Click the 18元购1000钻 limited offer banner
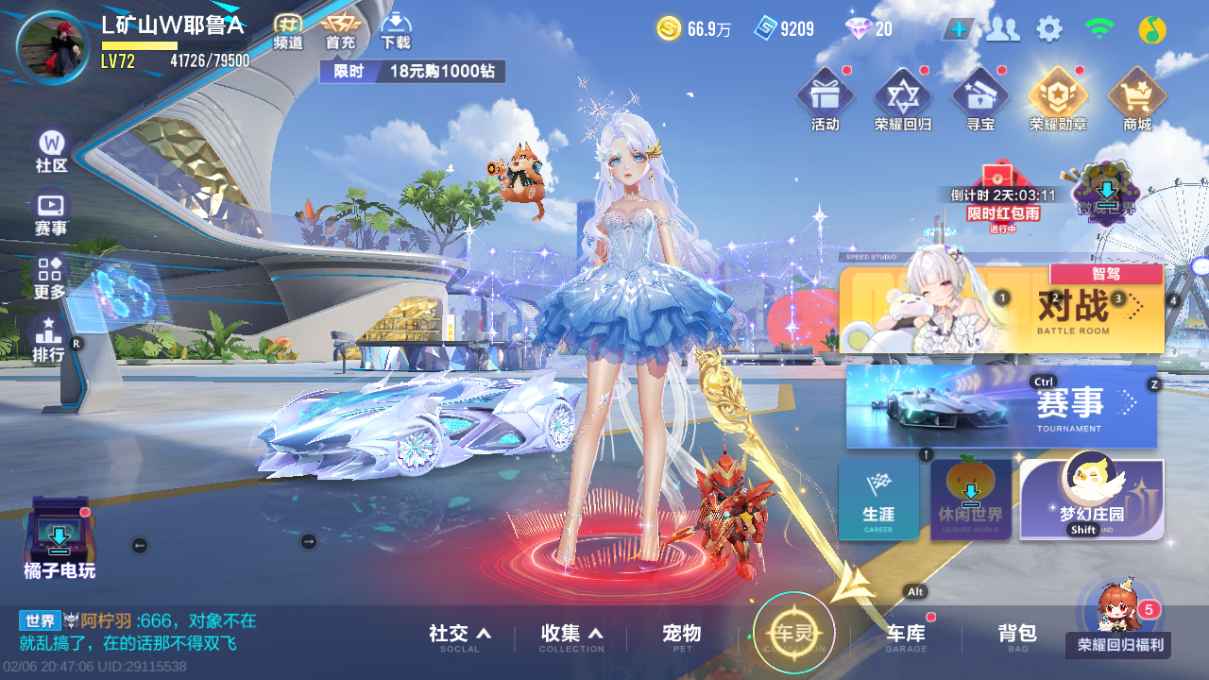Image resolution: width=1209 pixels, height=680 pixels. [412, 72]
